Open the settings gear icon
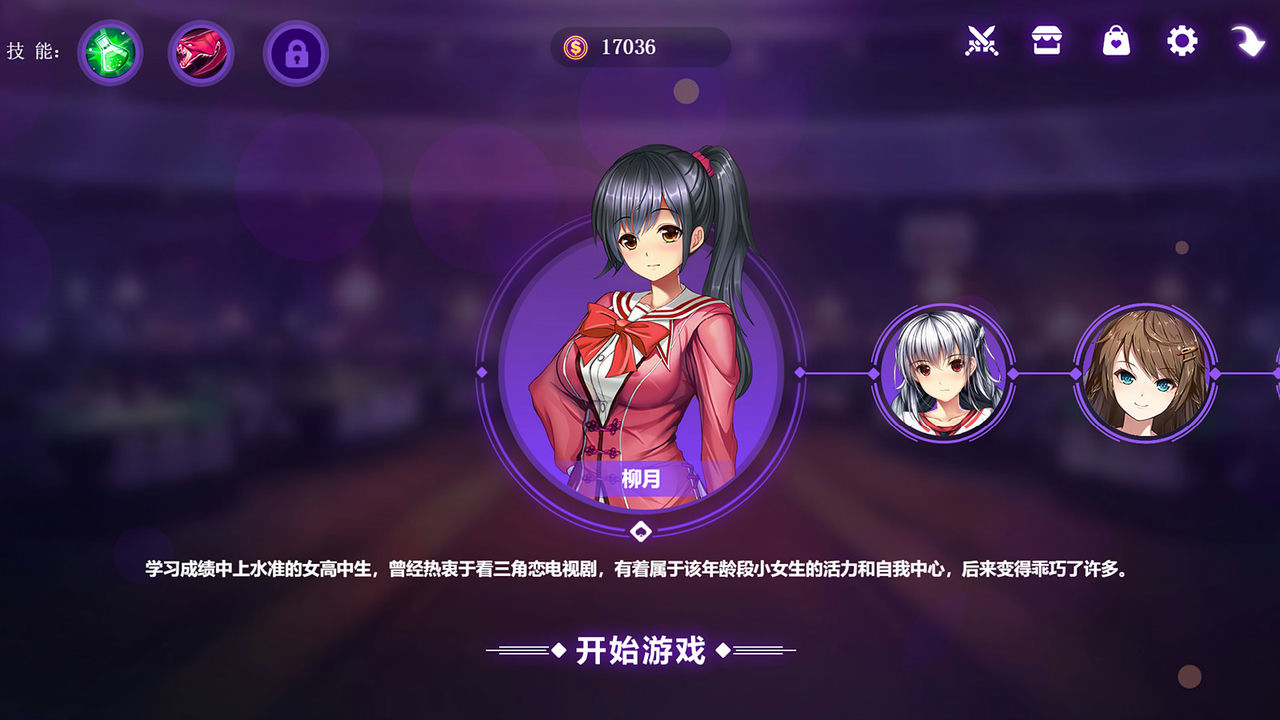Screen dimensions: 1280x720 coord(1180,42)
